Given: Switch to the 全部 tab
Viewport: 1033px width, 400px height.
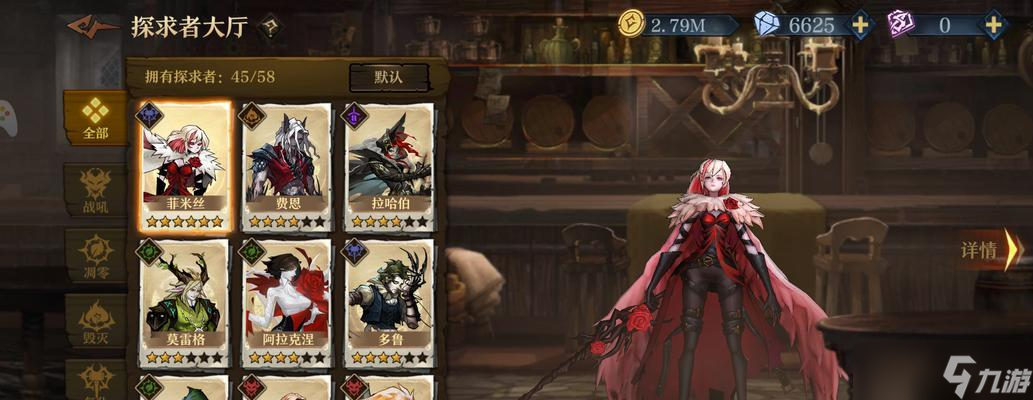Looking at the screenshot, I should tap(94, 118).
